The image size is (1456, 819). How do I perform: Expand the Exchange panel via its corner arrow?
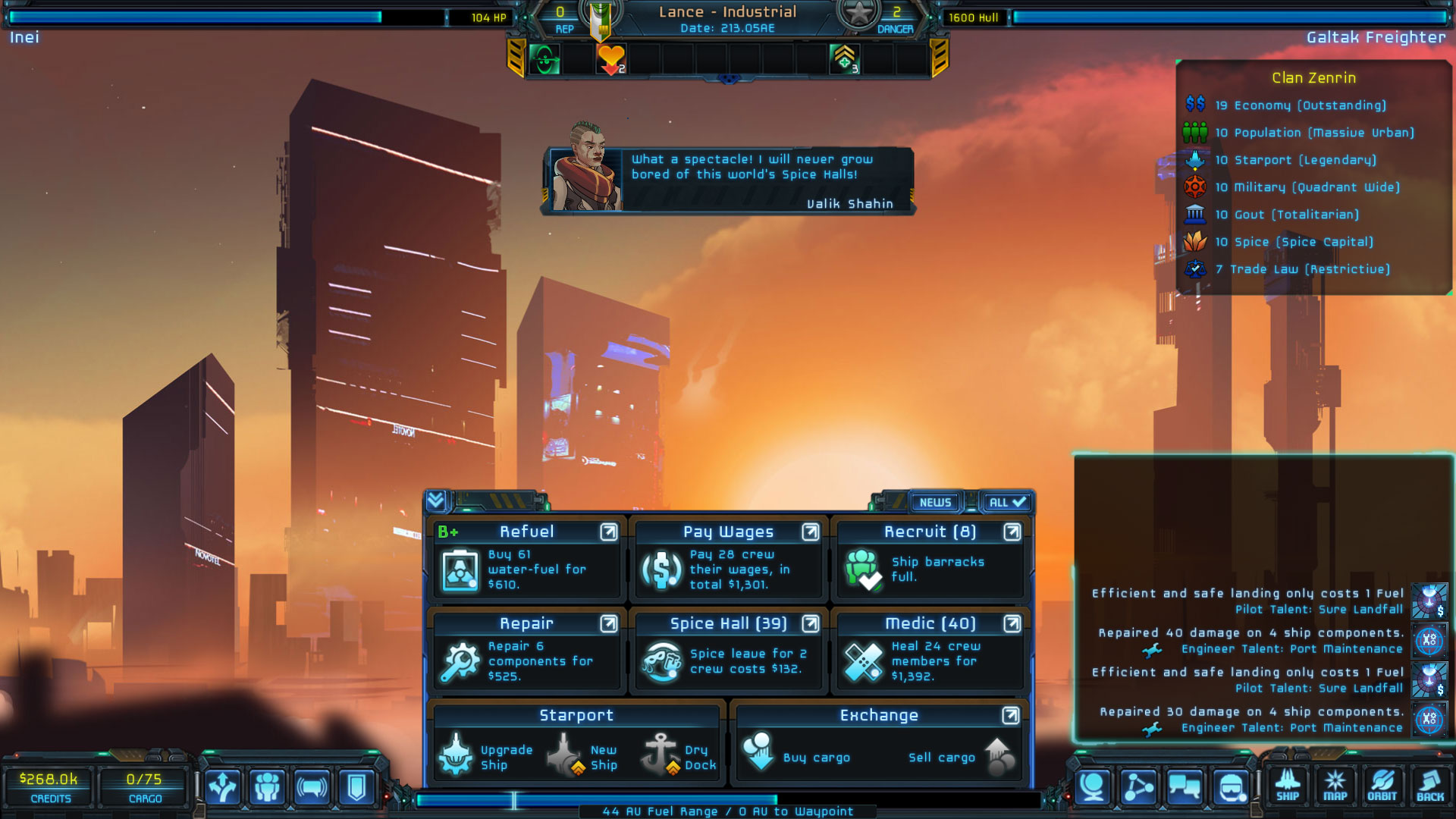click(1009, 714)
